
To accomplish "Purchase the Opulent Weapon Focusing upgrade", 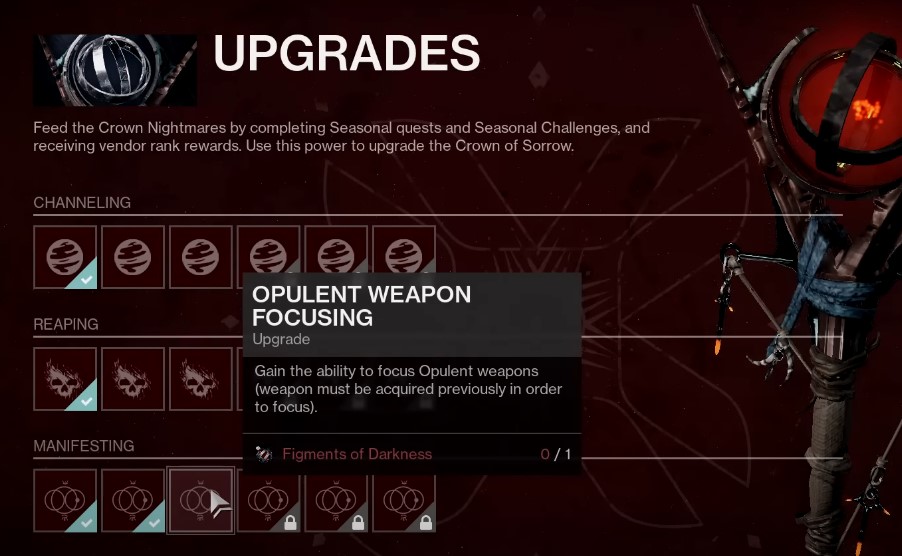I will (200, 501).
